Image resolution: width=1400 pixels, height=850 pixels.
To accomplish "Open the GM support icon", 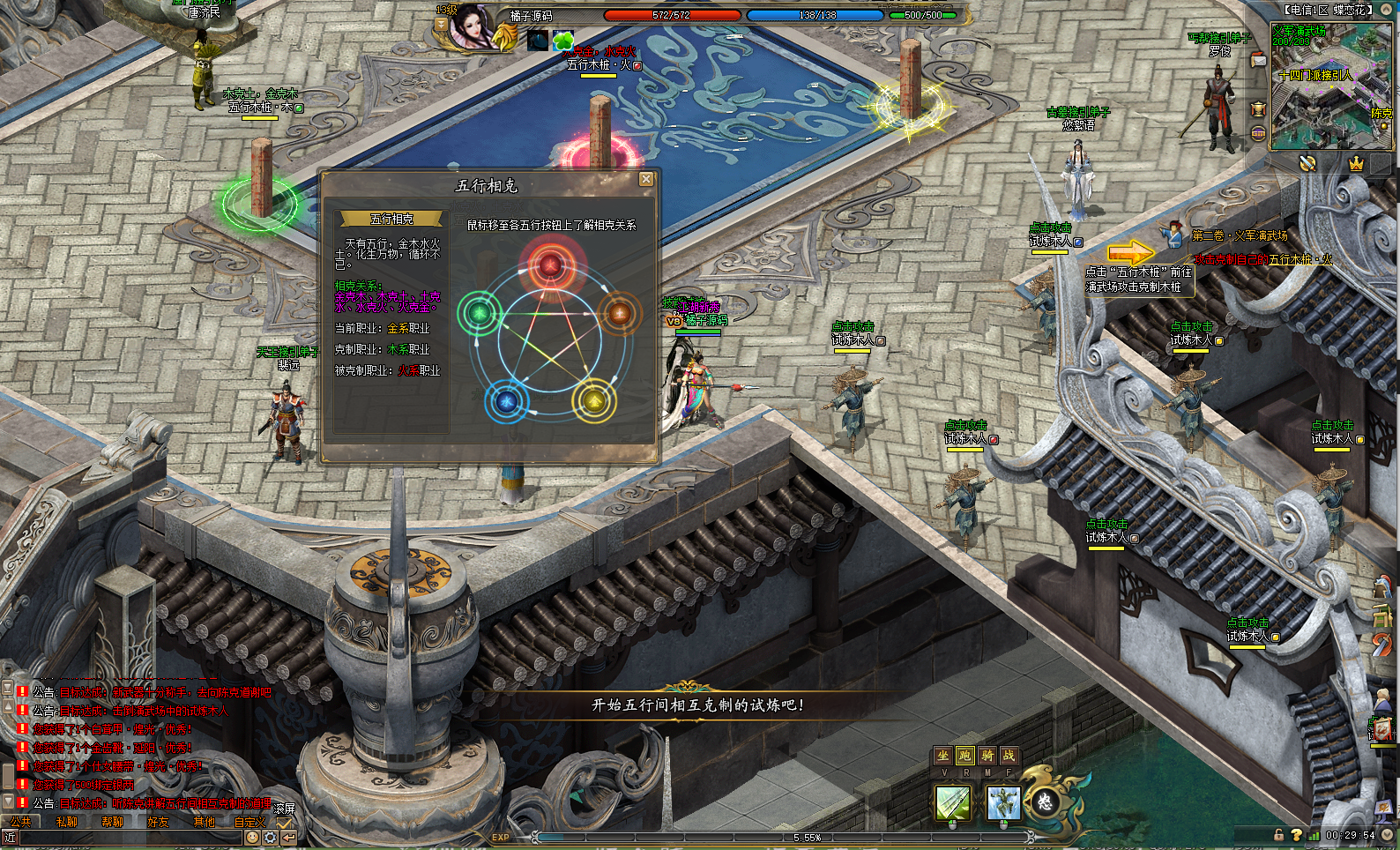I will click(x=1258, y=133).
